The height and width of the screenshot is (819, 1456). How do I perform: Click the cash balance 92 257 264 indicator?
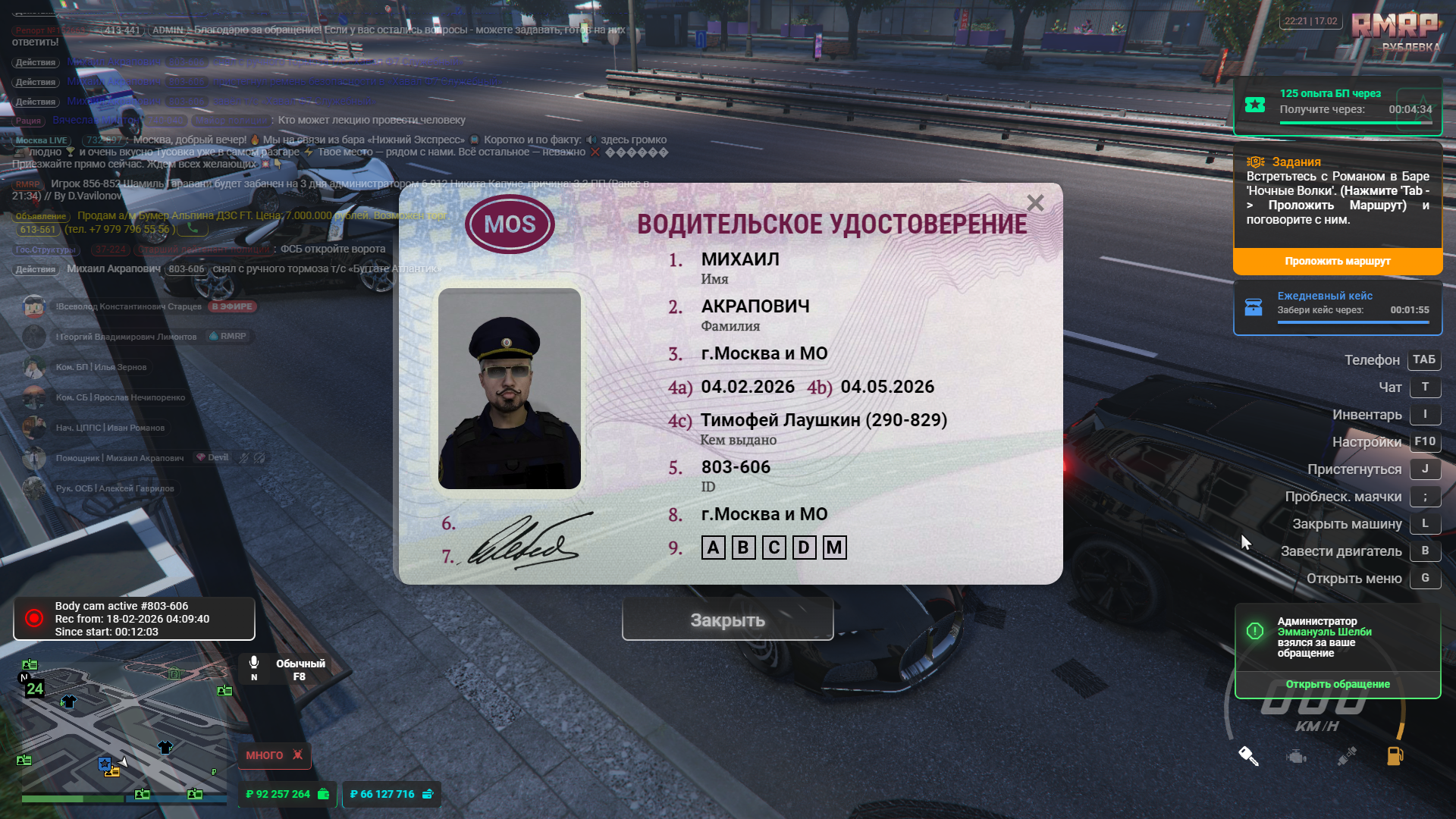287,794
